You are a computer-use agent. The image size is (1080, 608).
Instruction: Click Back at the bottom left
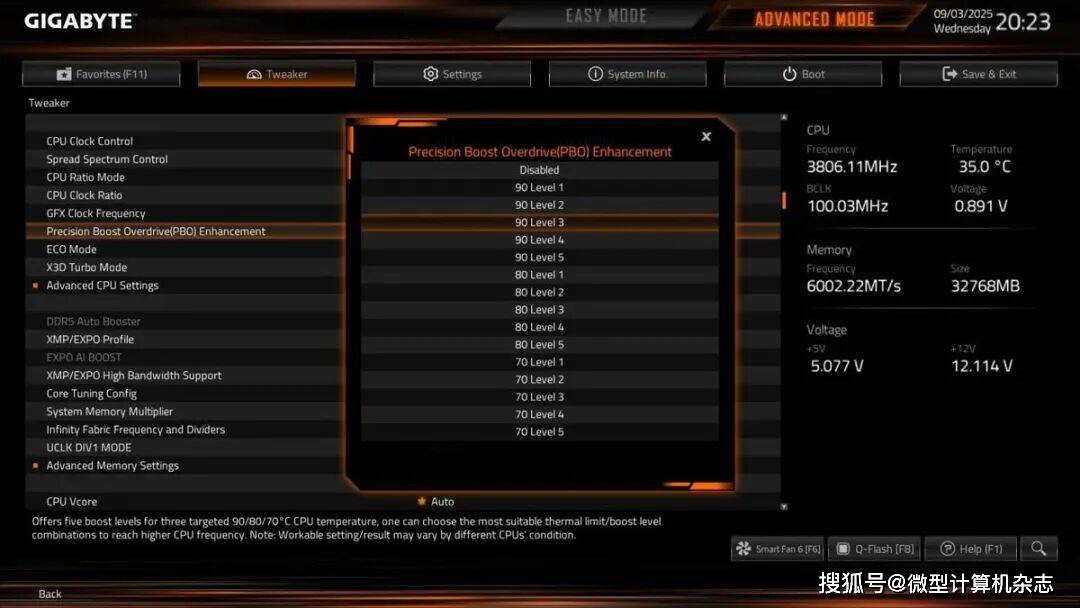(50, 594)
